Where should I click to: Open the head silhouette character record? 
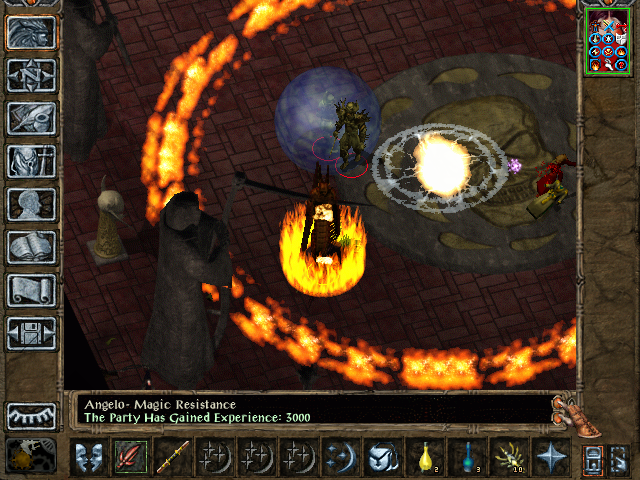click(x=31, y=204)
